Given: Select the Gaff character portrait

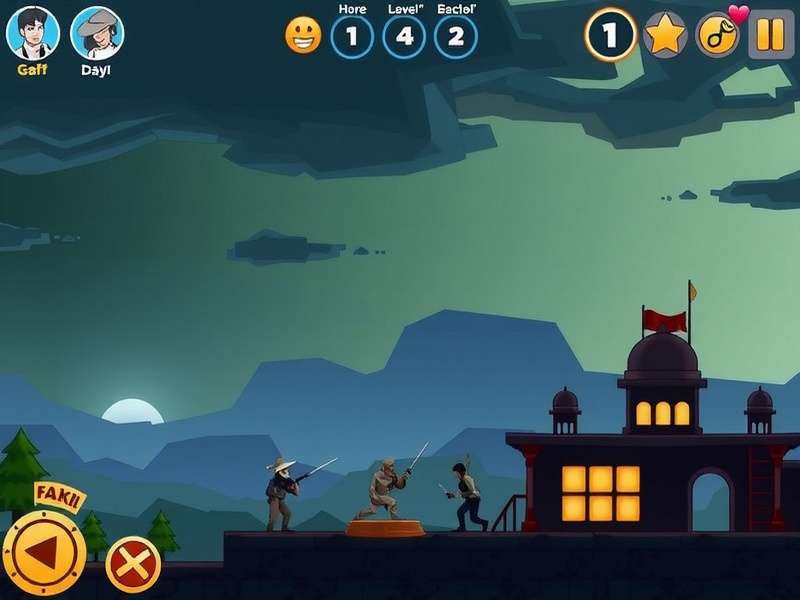Looking at the screenshot, I should (33, 33).
